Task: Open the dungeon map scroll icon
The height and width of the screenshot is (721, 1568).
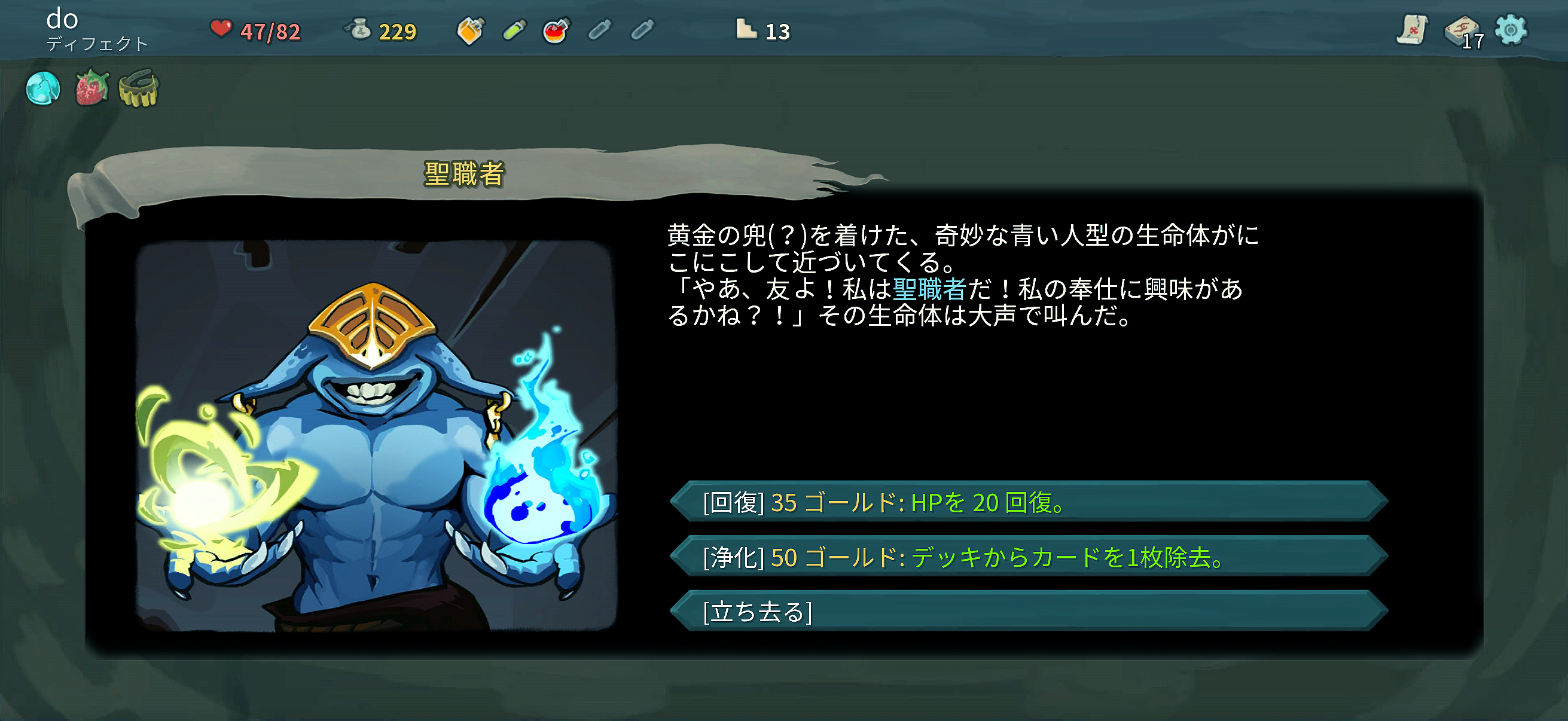Action: 1414,30
